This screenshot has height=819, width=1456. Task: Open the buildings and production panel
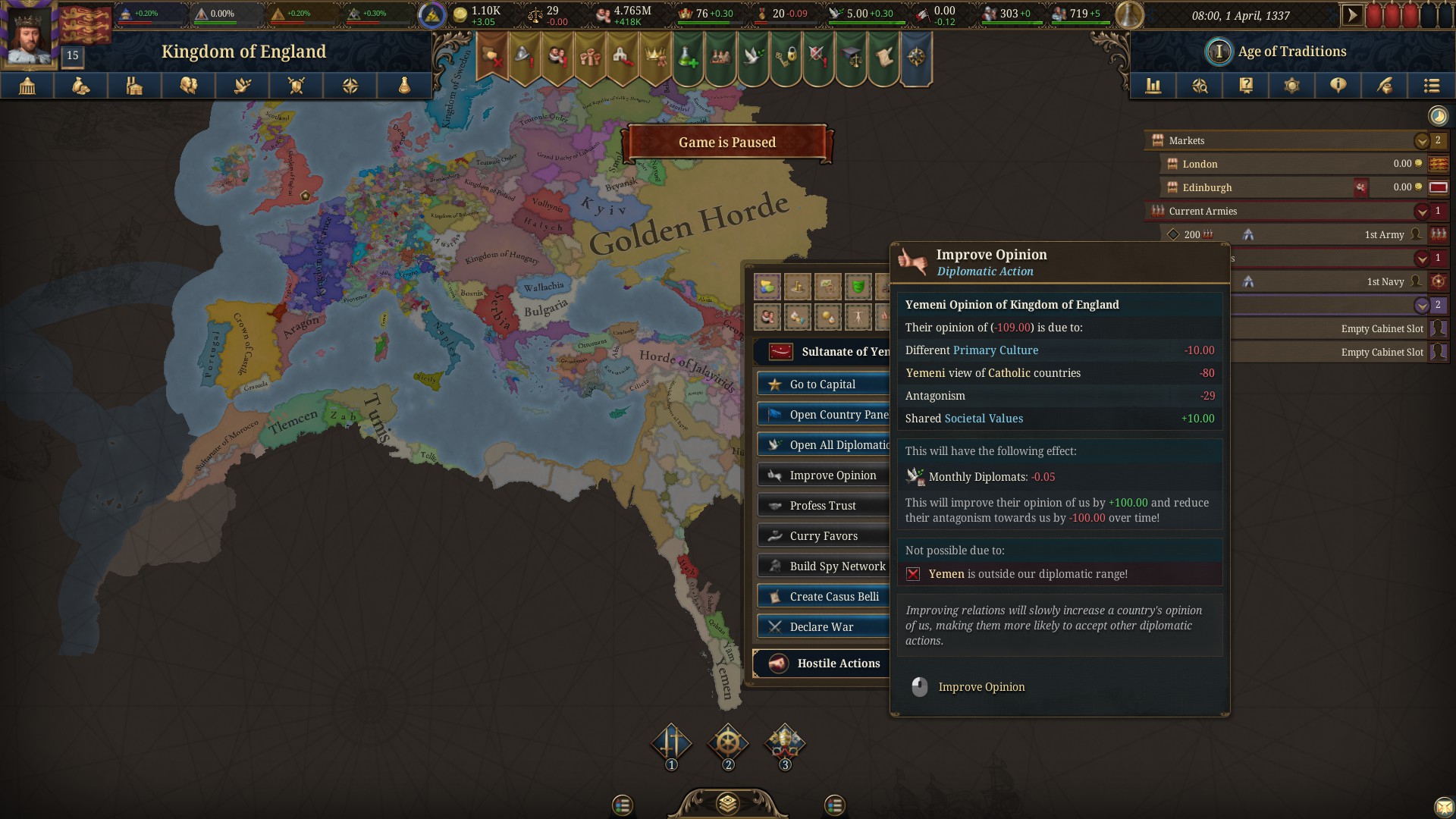135,86
